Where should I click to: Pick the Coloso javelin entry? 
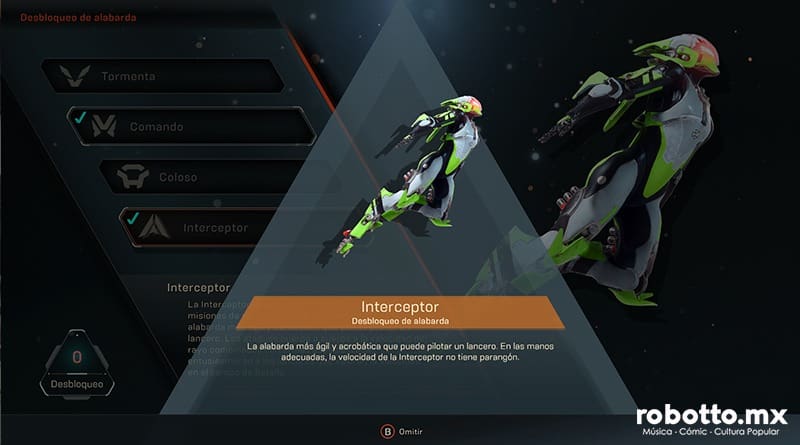point(200,177)
